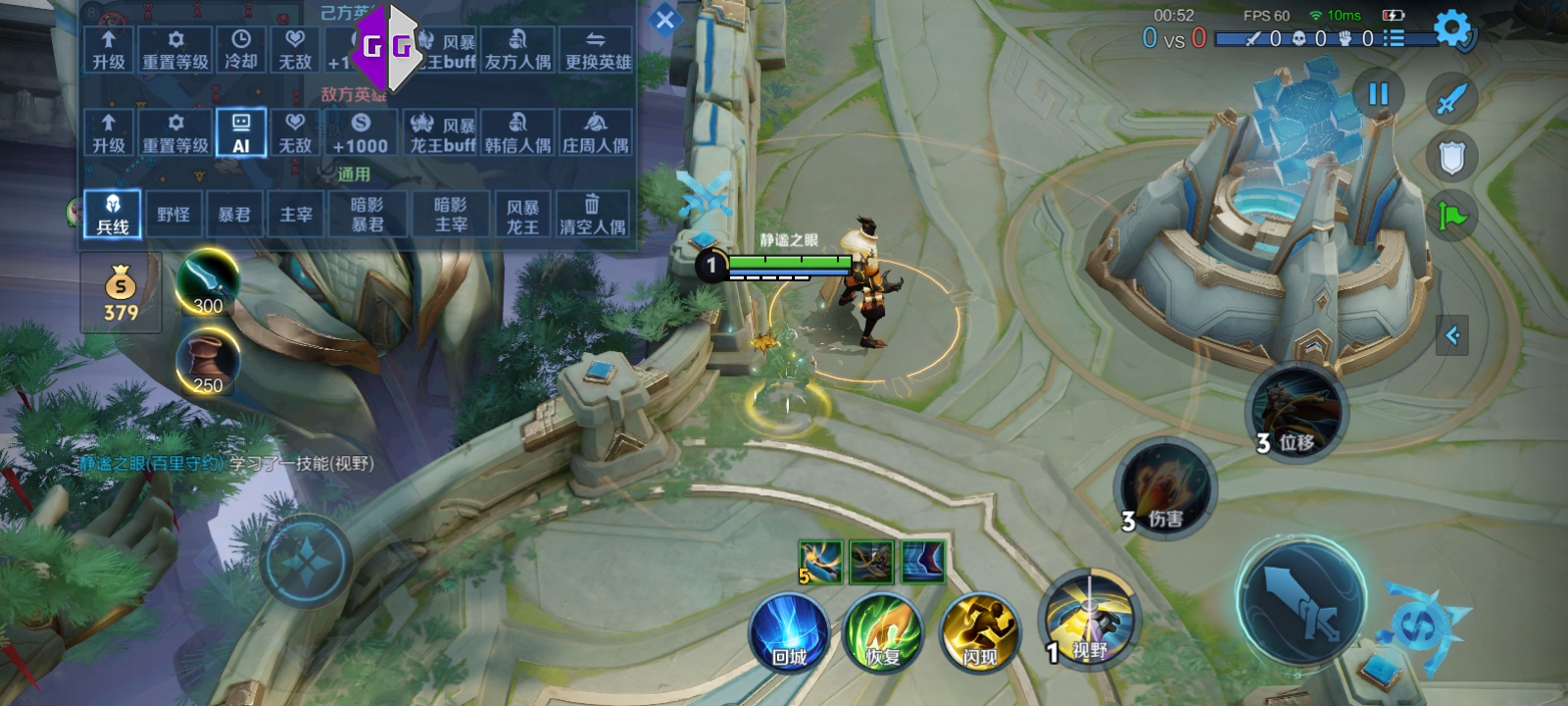
Task: Choose 更换英雄 to change hero
Action: [598, 50]
